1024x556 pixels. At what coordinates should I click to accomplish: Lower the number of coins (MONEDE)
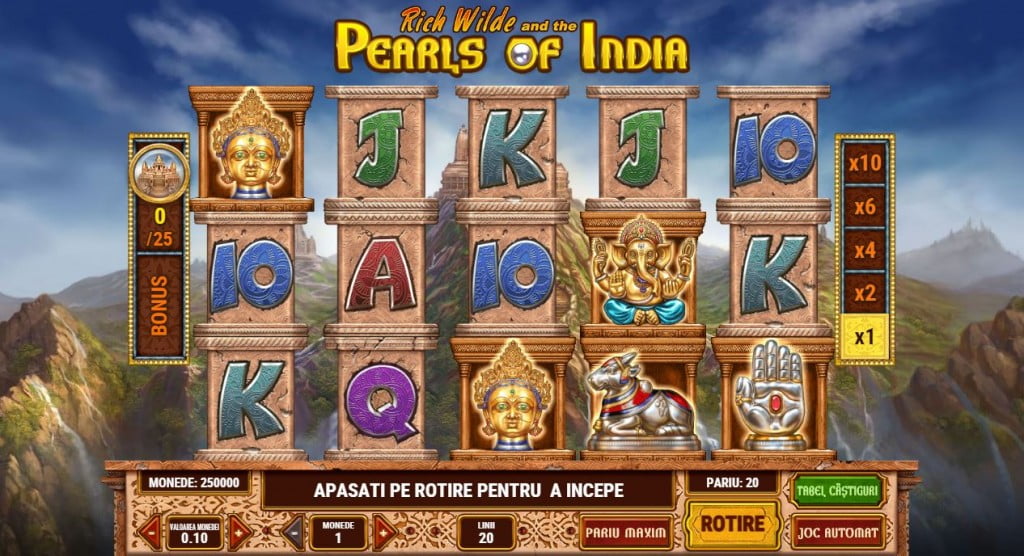tap(294, 531)
